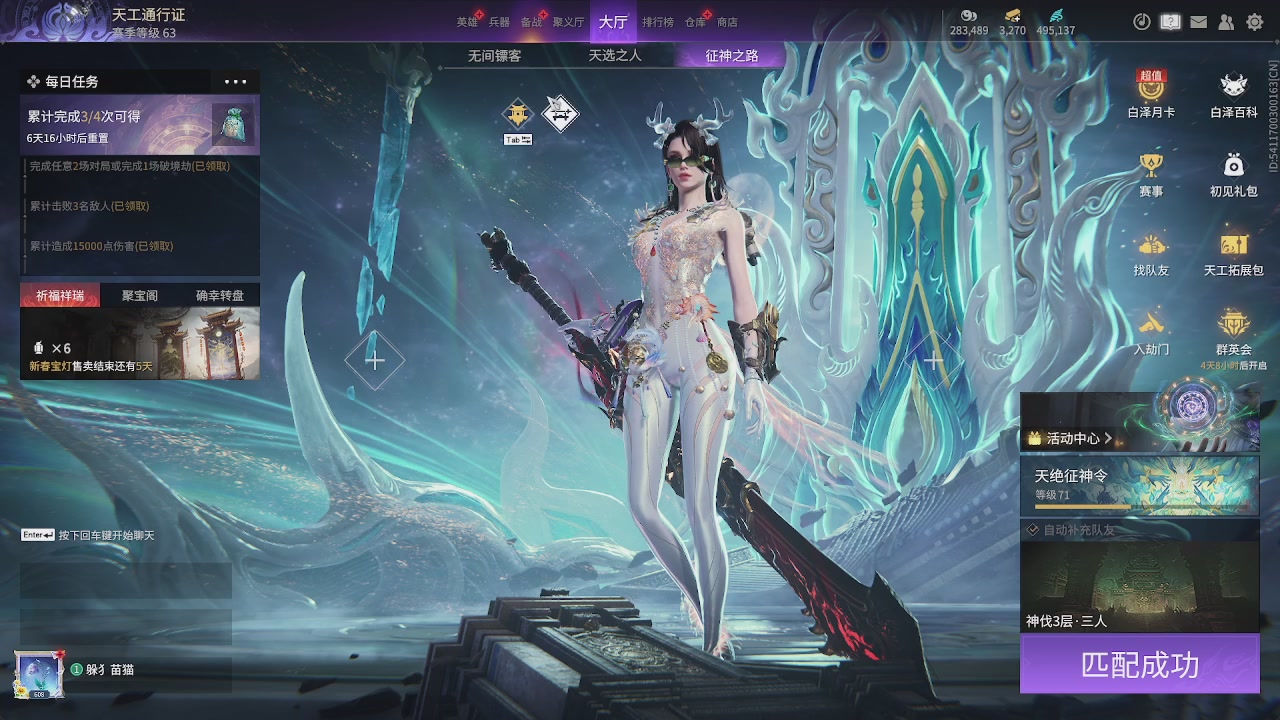Switch to the 无间镖客 mode tab
Viewport: 1280px width, 720px height.
point(494,56)
